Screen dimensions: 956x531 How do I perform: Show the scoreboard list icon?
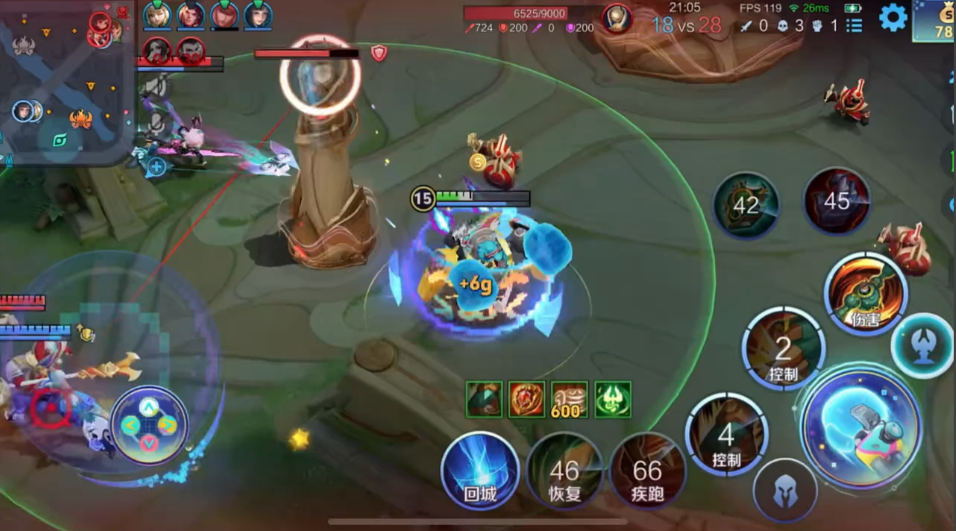click(853, 26)
